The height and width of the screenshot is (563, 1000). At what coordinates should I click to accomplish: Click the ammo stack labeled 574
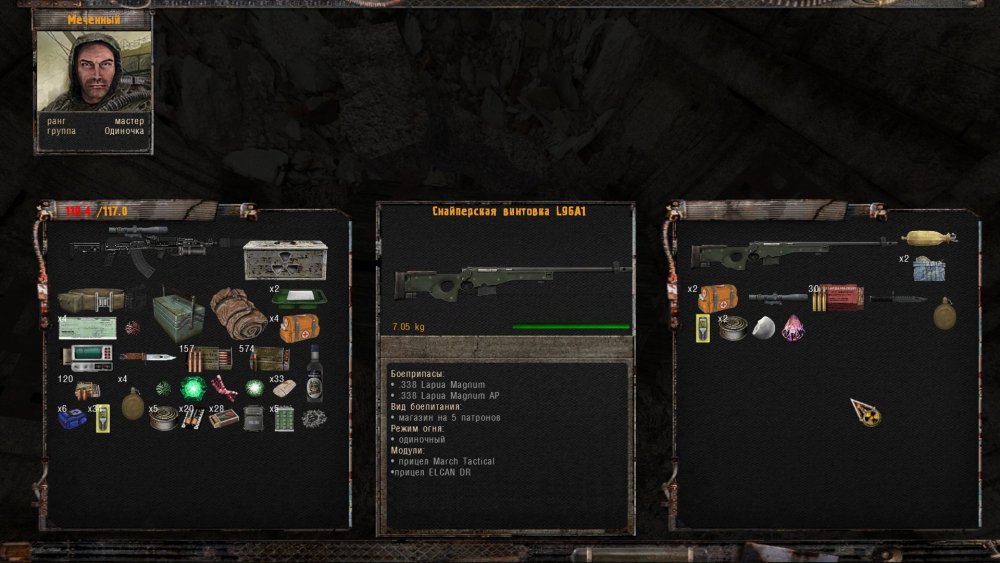click(x=269, y=358)
